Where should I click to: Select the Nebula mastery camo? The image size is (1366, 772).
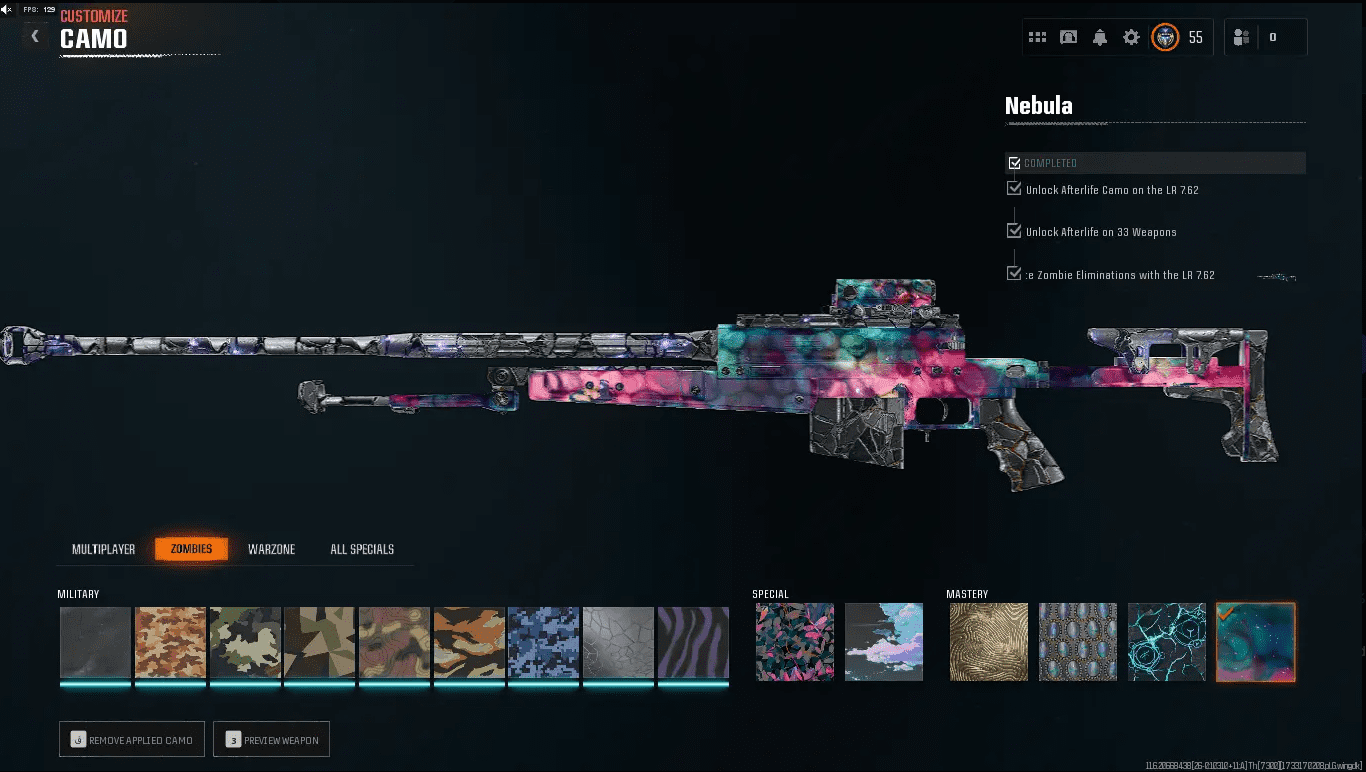(x=1256, y=642)
